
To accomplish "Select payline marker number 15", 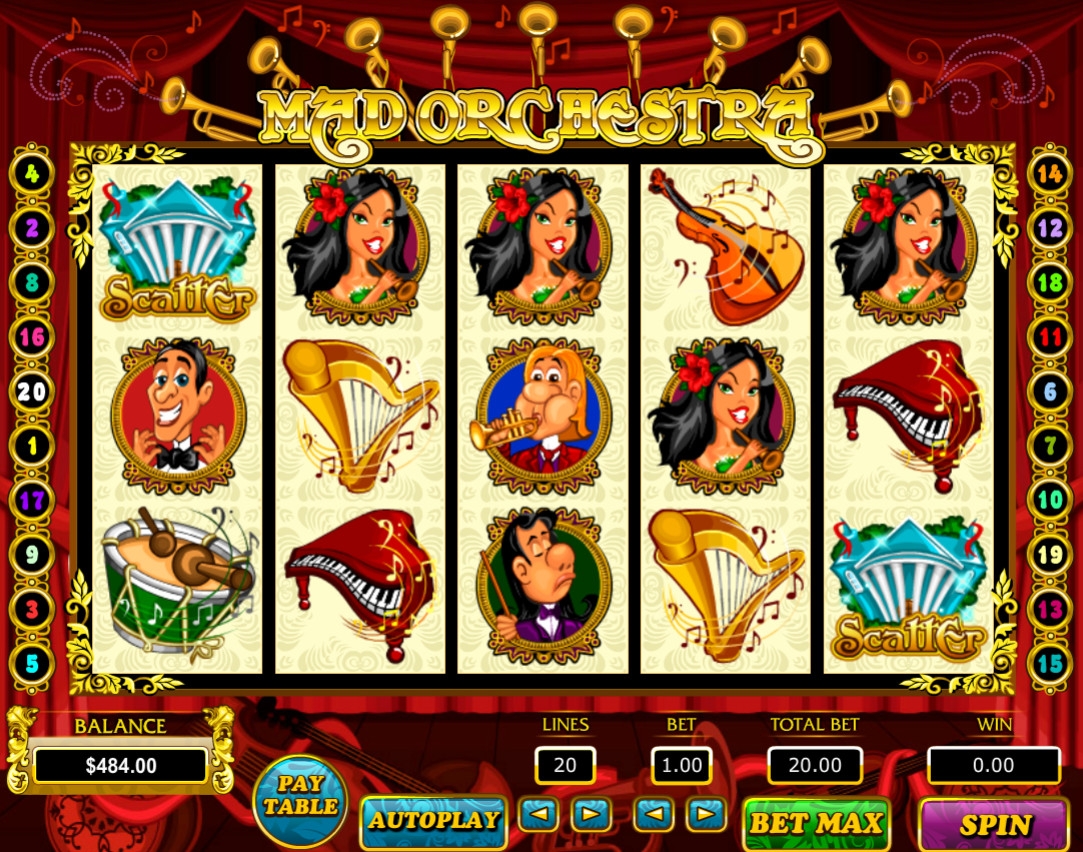I will tap(1049, 662).
